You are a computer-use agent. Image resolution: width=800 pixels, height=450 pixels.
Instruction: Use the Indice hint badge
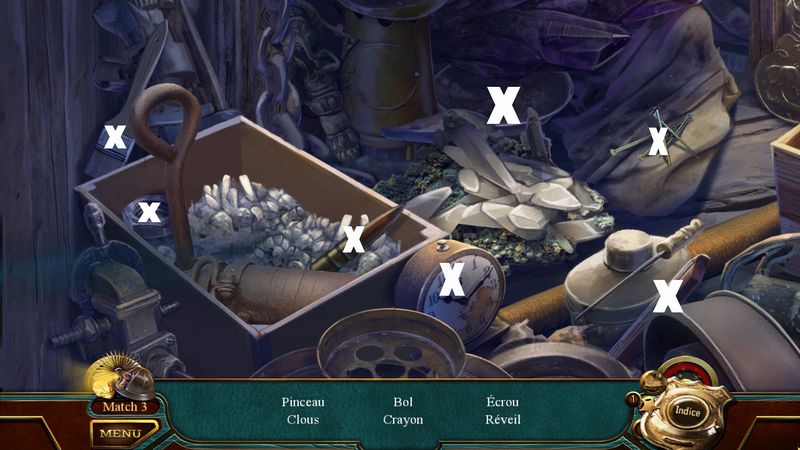coord(686,410)
